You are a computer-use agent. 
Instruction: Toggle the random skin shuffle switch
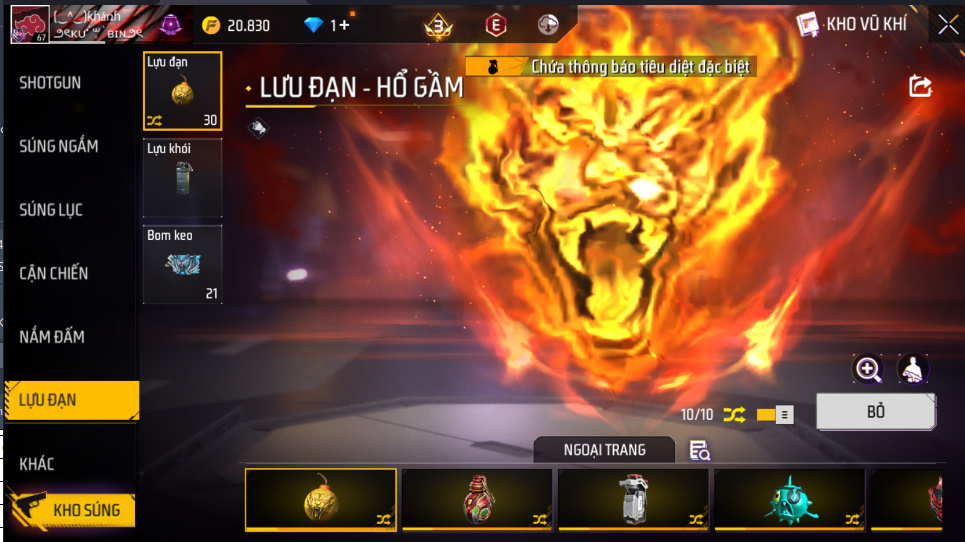[x=775, y=414]
